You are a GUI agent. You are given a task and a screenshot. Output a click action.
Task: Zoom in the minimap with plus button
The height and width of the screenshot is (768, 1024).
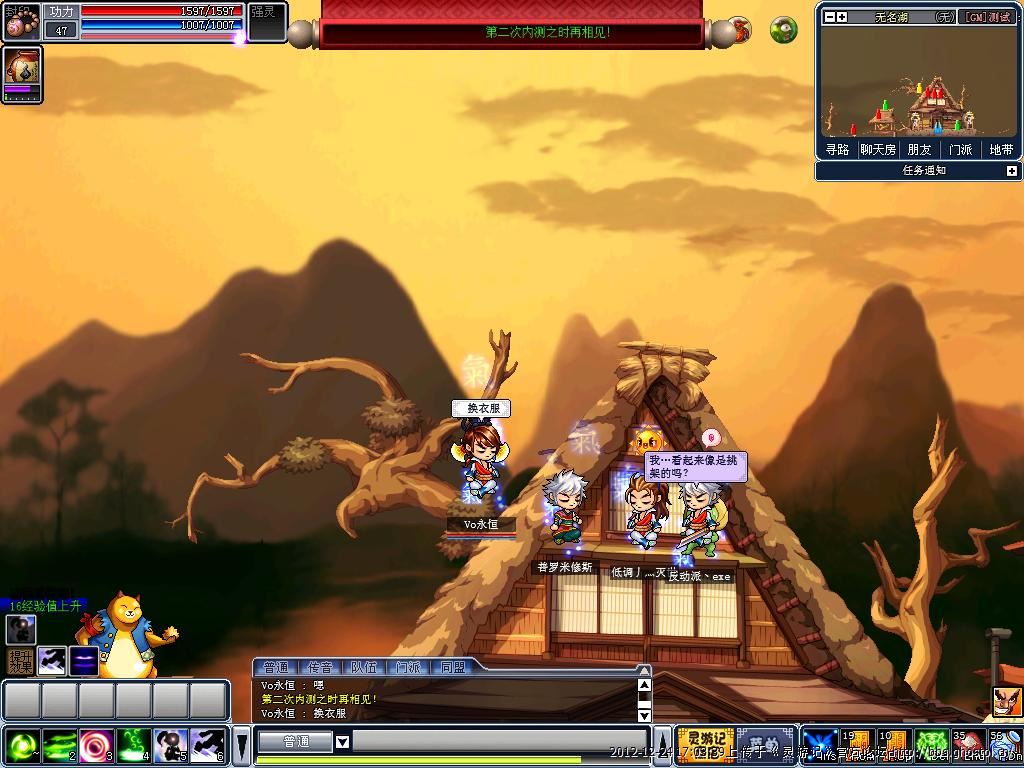(842, 17)
